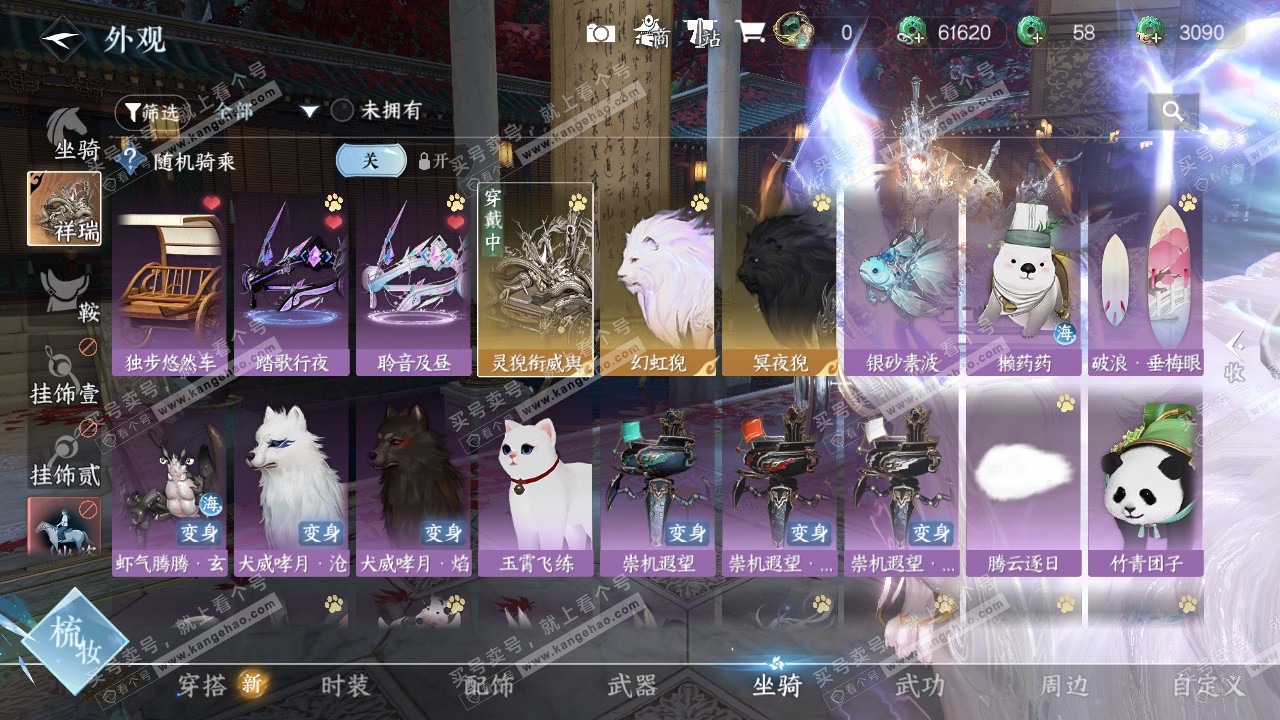Viewport: 1280px width, 720px height.
Task: Open the 筛选 filter button
Action: (x=150, y=112)
